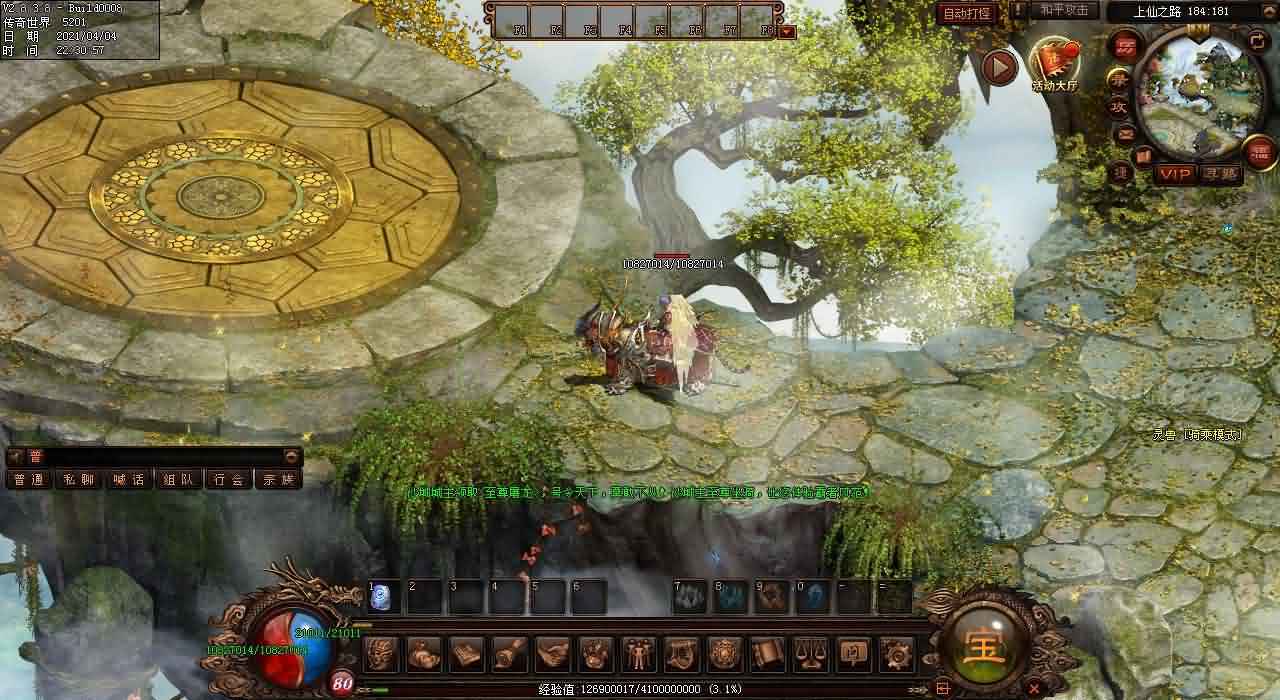Image resolution: width=1280 pixels, height=700 pixels.
Task: Switch to 私聊 private chat tab
Action: coord(78,479)
